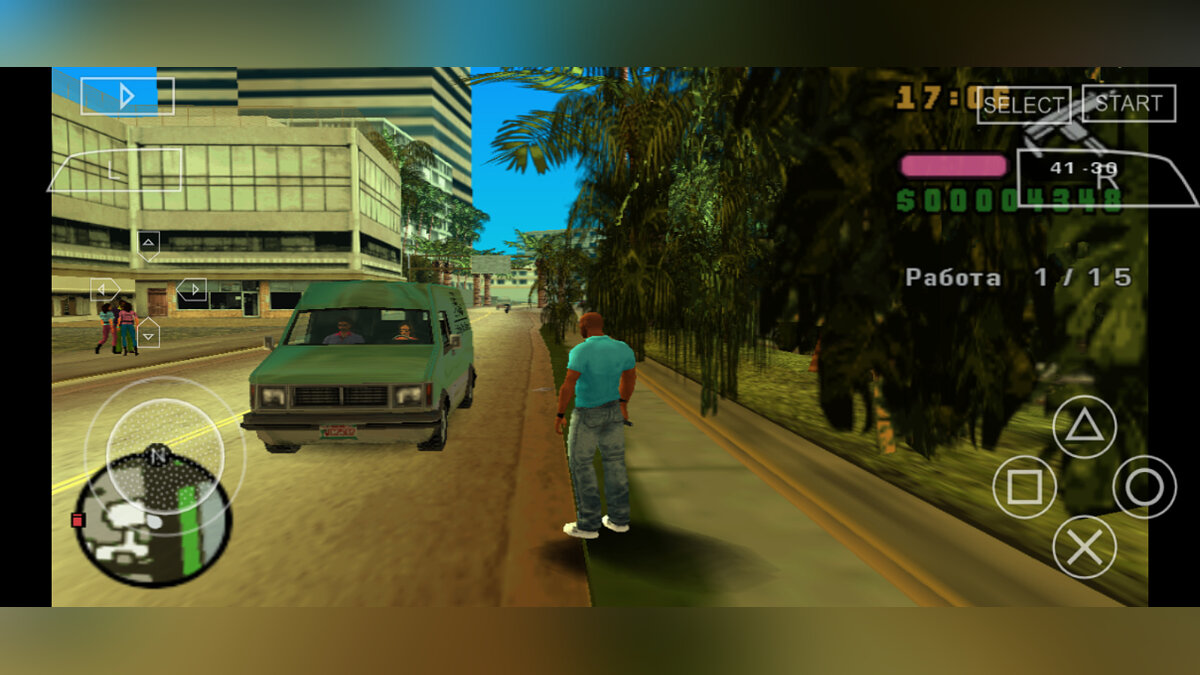This screenshot has width=1200, height=675.
Task: Tap the cross action button
Action: [1084, 547]
